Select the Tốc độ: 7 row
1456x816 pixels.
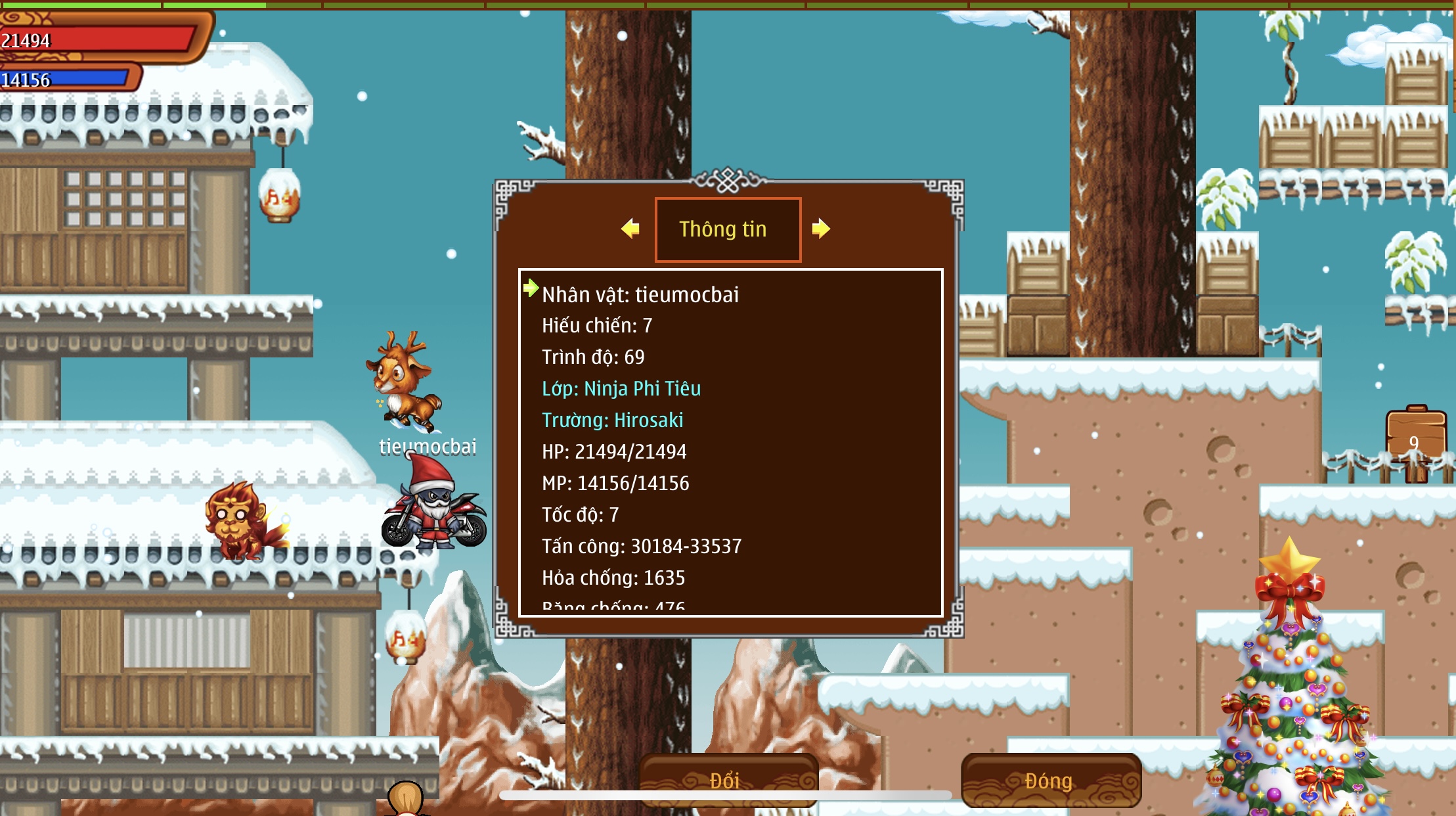pyautogui.click(x=580, y=514)
